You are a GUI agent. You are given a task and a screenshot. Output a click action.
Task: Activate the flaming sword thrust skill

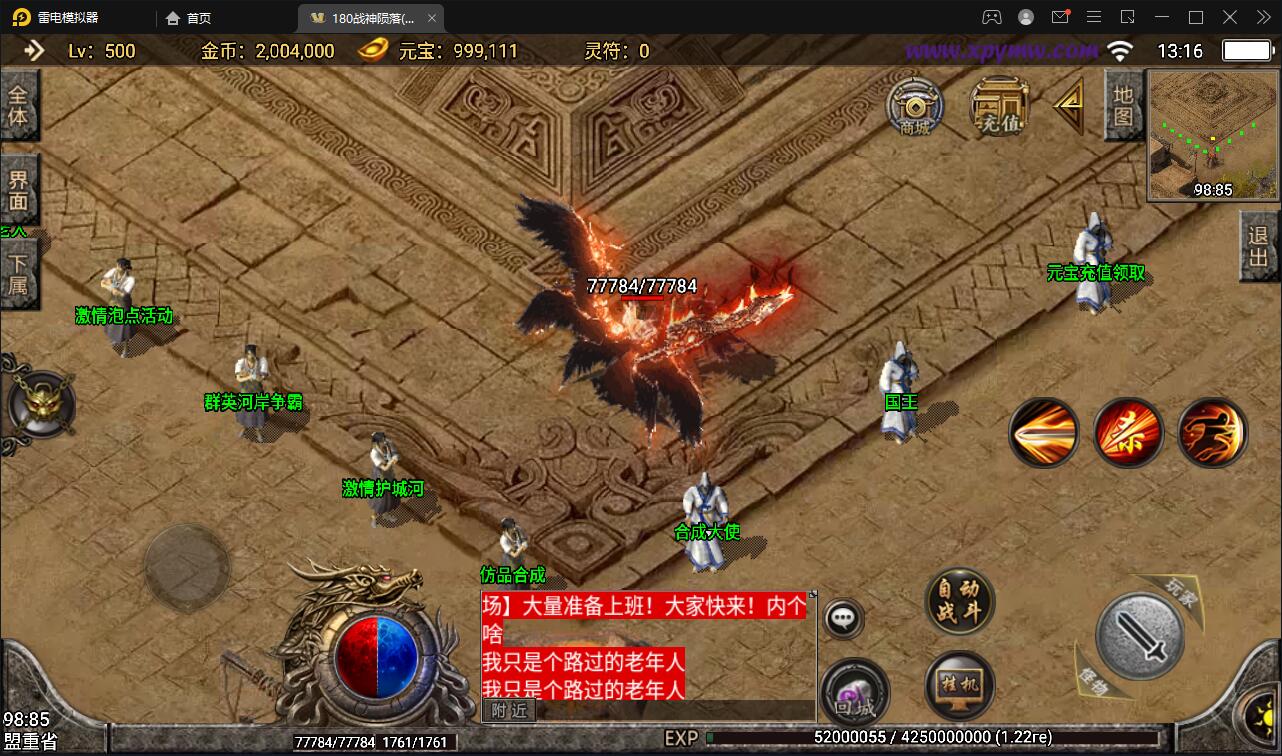click(x=1043, y=432)
